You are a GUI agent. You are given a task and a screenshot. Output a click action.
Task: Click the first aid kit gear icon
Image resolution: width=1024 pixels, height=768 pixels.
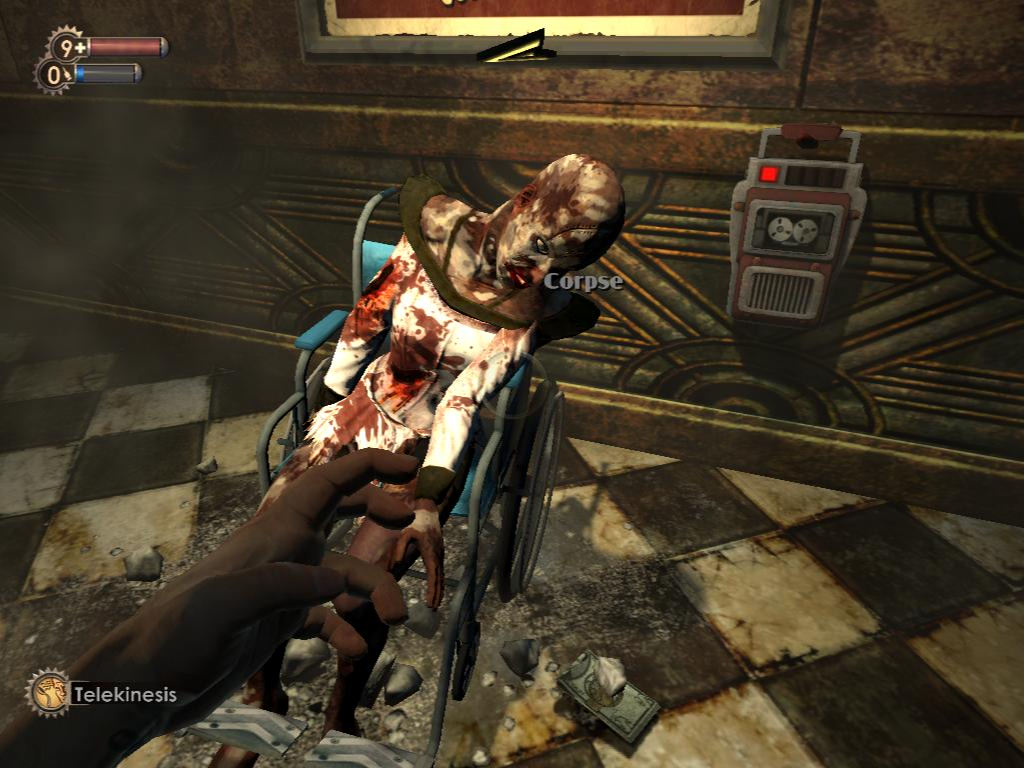tap(68, 46)
